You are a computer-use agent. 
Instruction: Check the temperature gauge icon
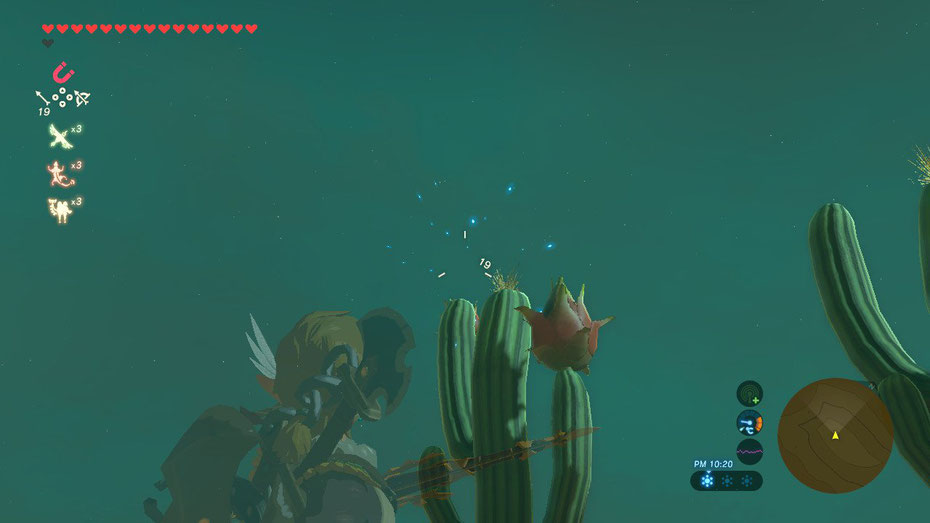(749, 423)
